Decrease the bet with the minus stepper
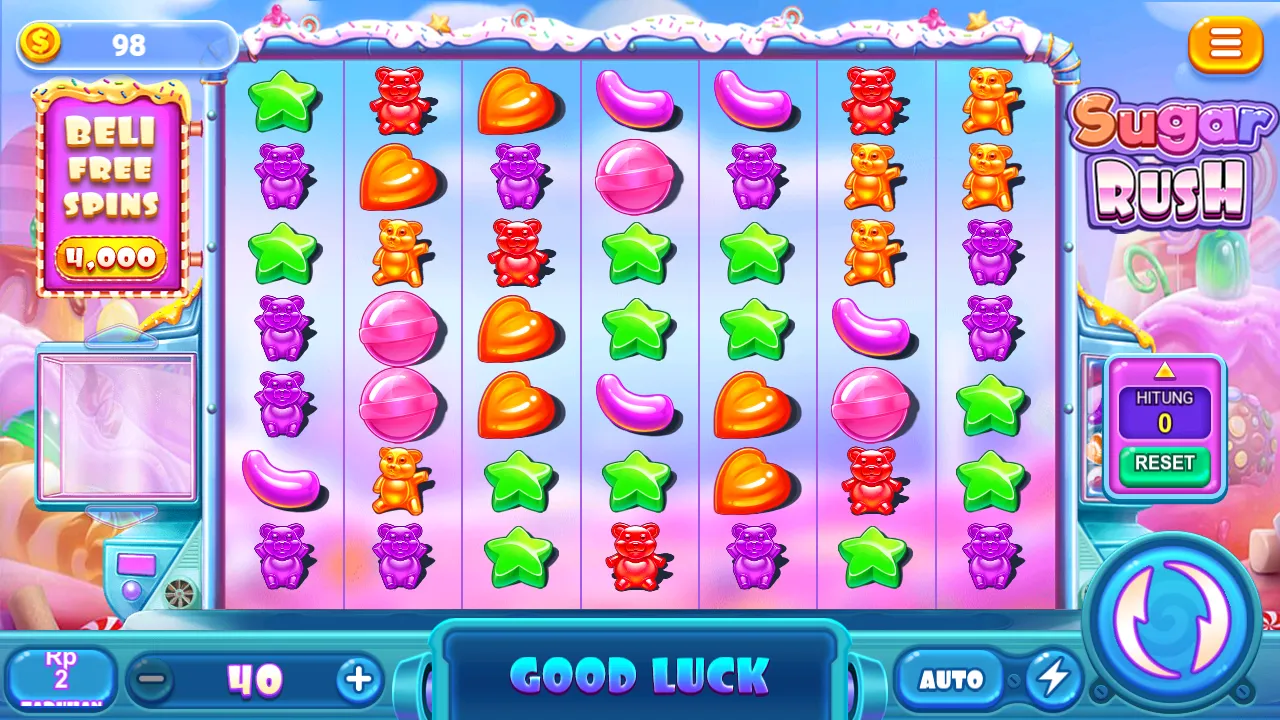The image size is (1280, 720). [x=155, y=678]
